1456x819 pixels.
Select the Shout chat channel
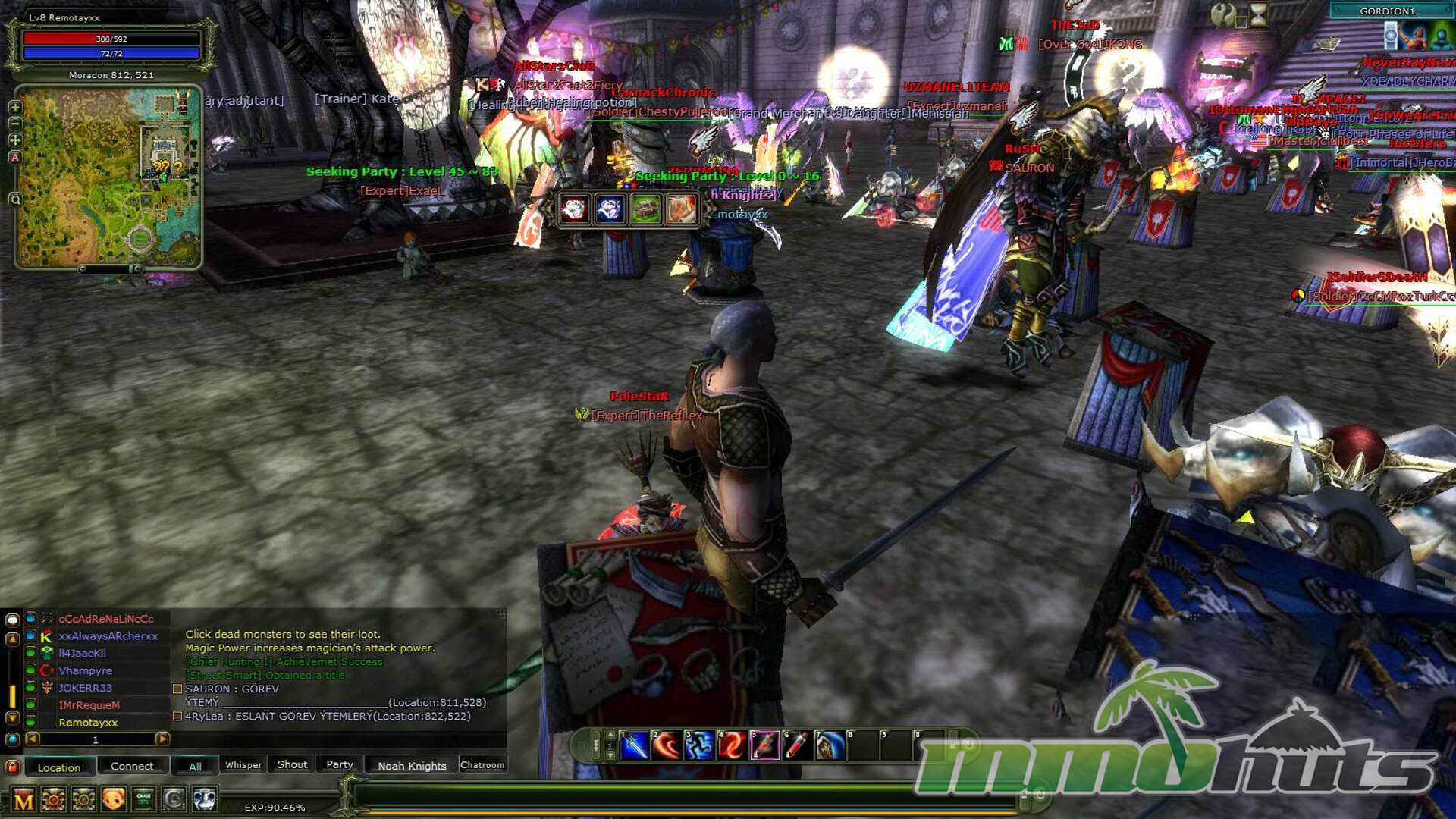(292, 764)
